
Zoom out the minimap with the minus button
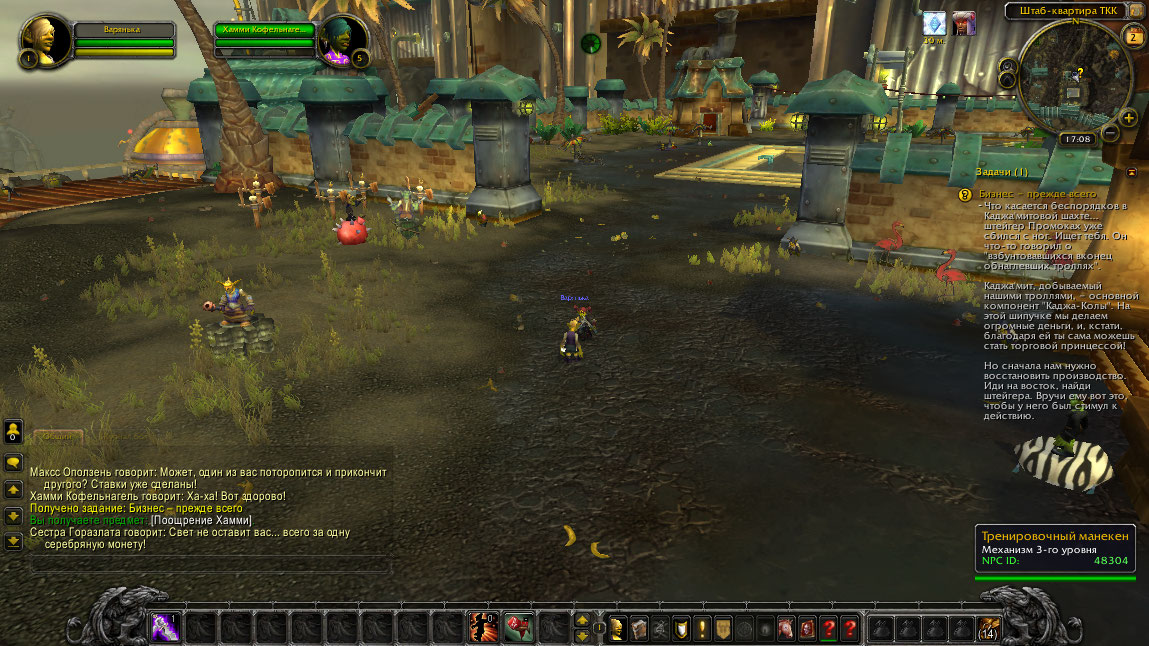pos(1111,134)
